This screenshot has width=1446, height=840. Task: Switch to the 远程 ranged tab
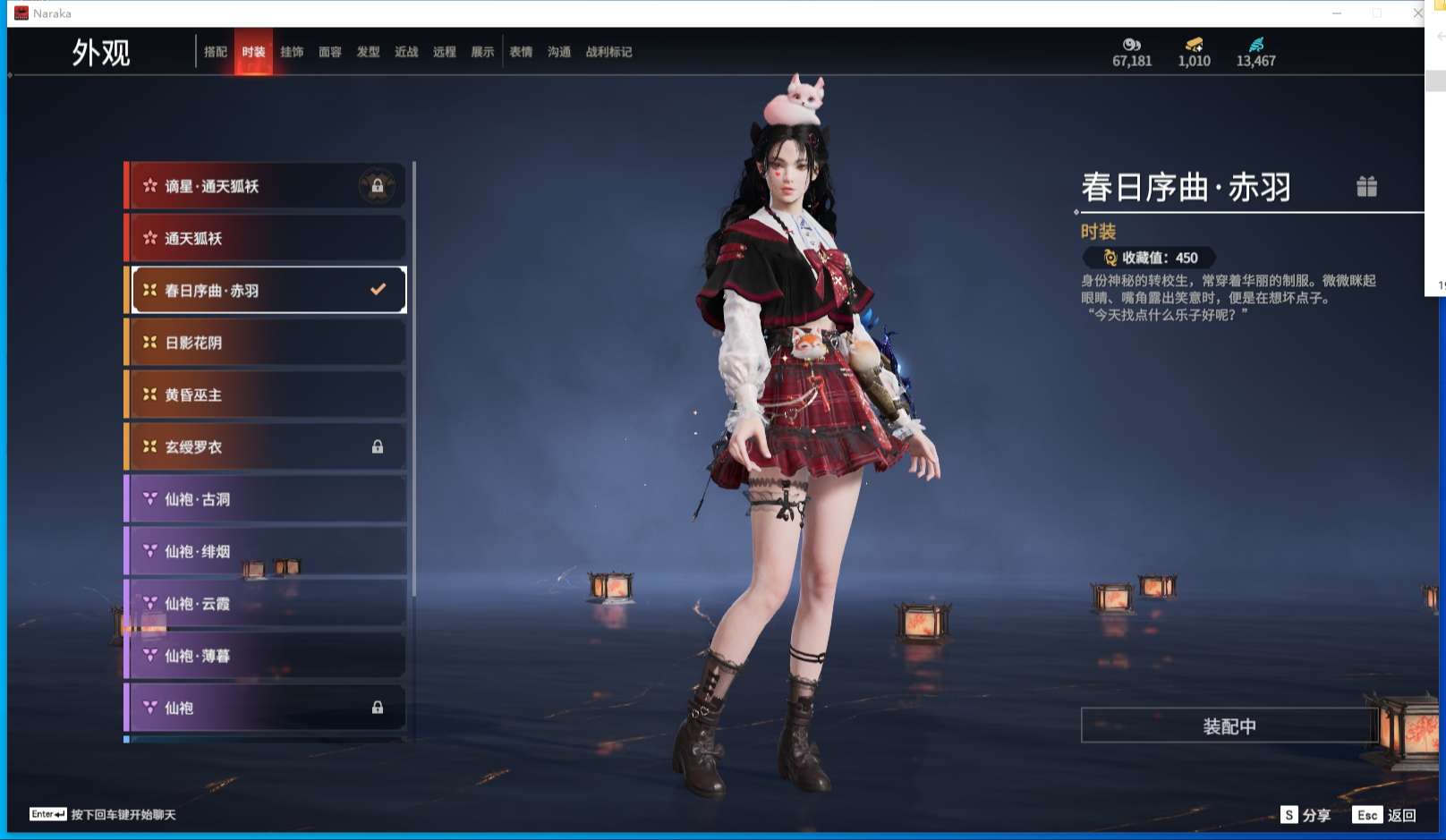(x=445, y=52)
